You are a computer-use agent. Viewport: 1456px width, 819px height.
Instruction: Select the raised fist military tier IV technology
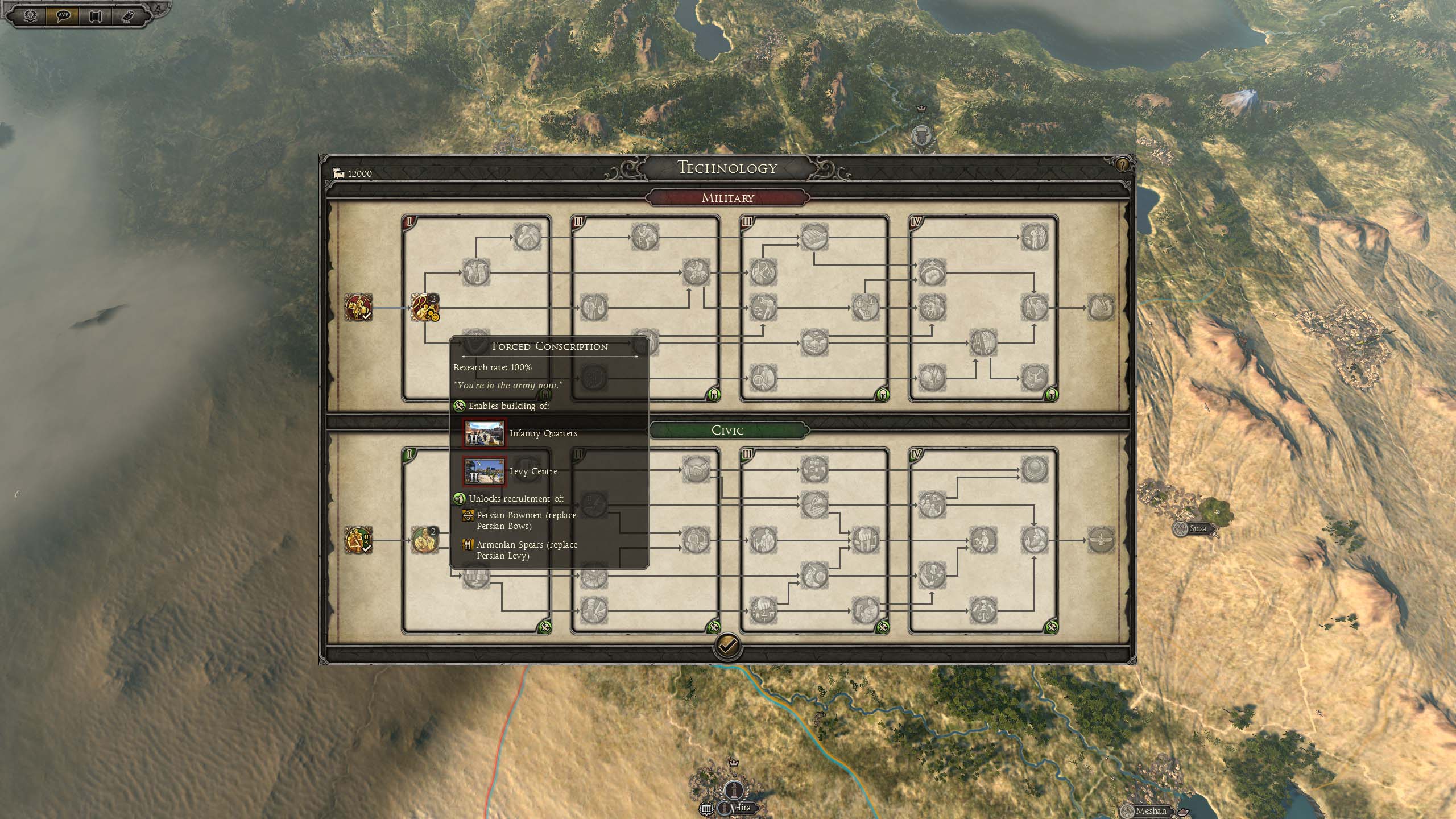pos(932,272)
